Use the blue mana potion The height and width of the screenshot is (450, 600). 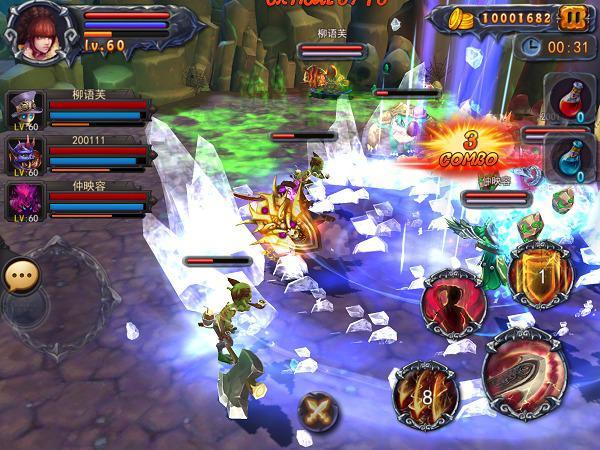tap(567, 160)
